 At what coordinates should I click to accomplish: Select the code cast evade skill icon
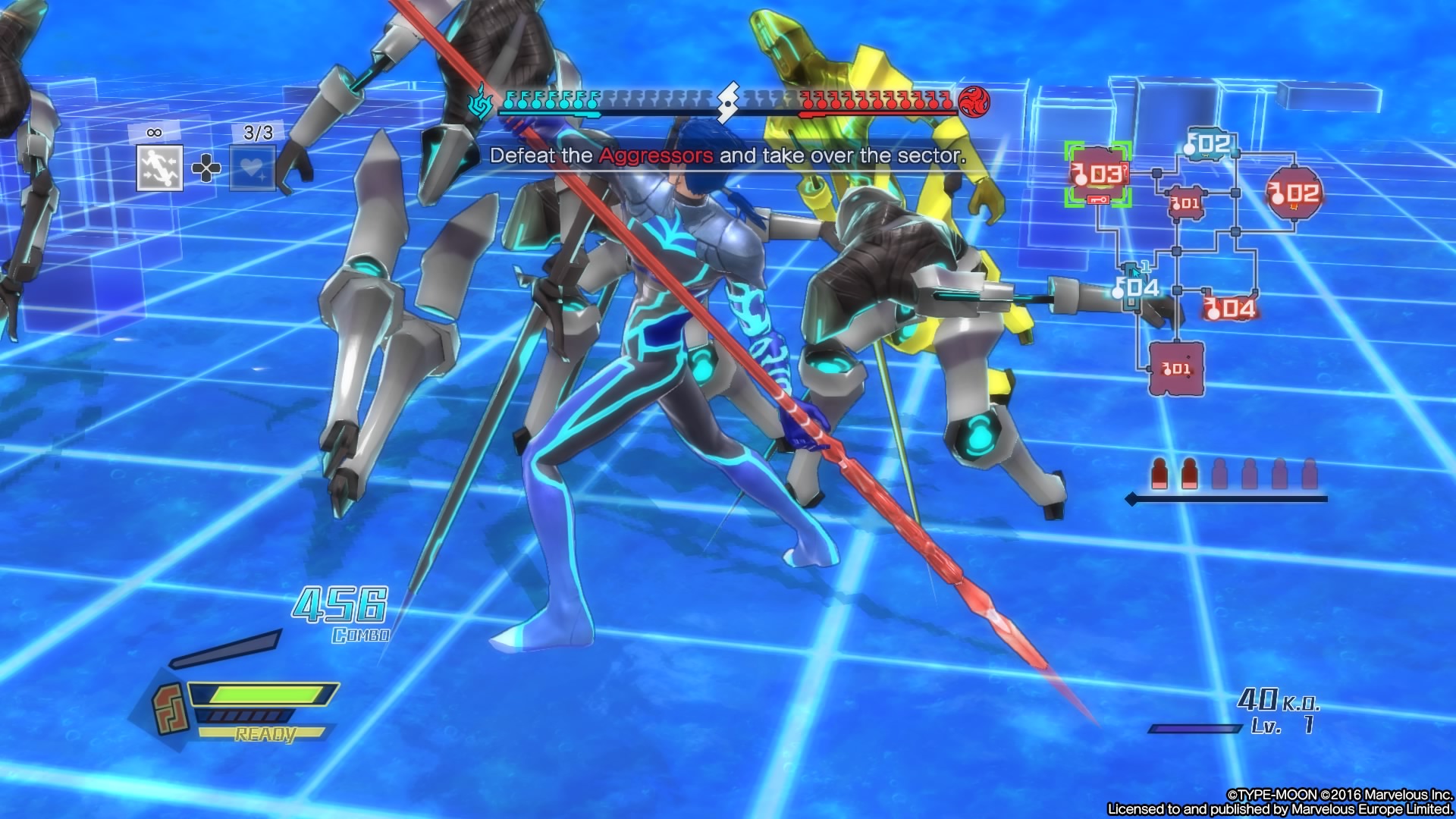(159, 168)
